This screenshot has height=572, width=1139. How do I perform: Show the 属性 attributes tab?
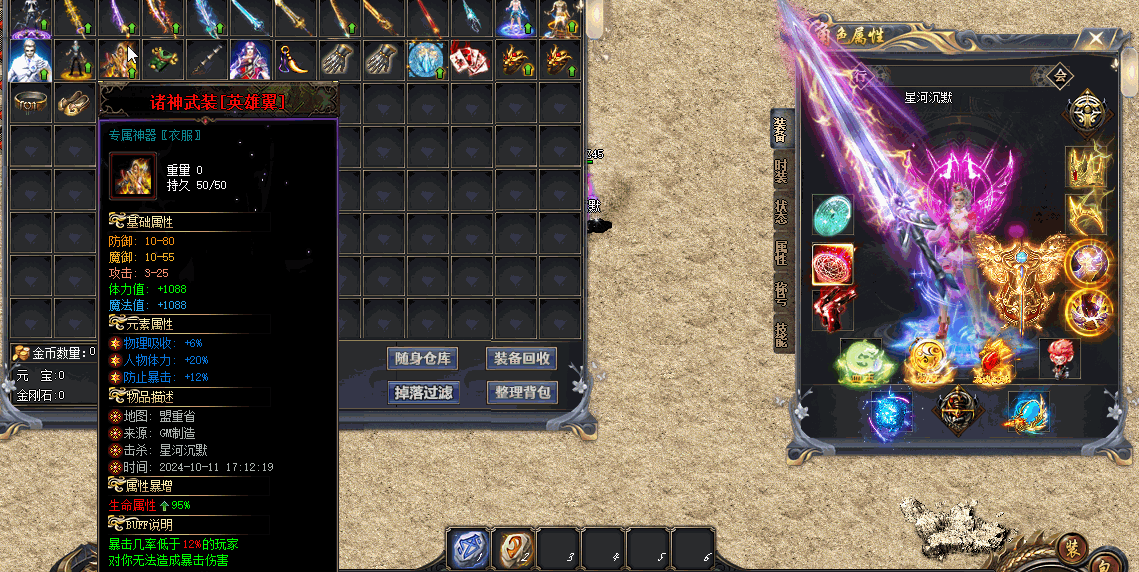782,252
